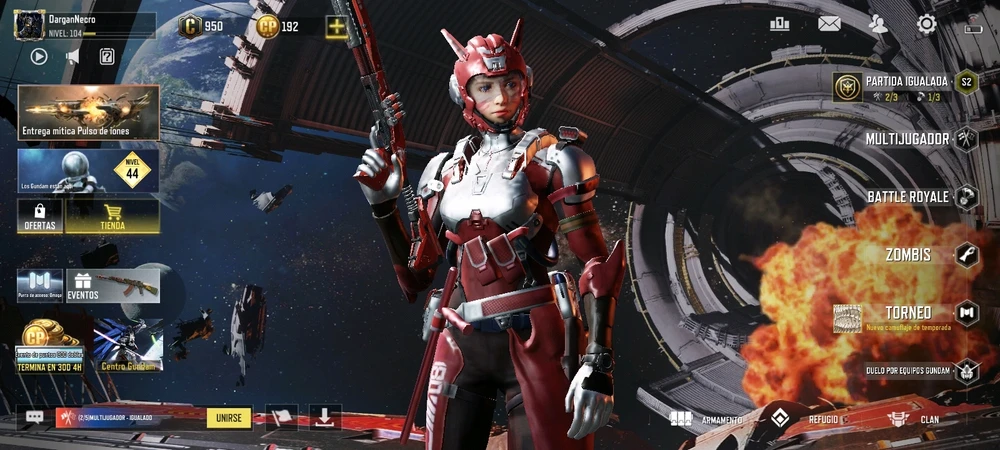The image size is (1000, 450).
Task: Open the download arrow icon
Action: point(325,417)
